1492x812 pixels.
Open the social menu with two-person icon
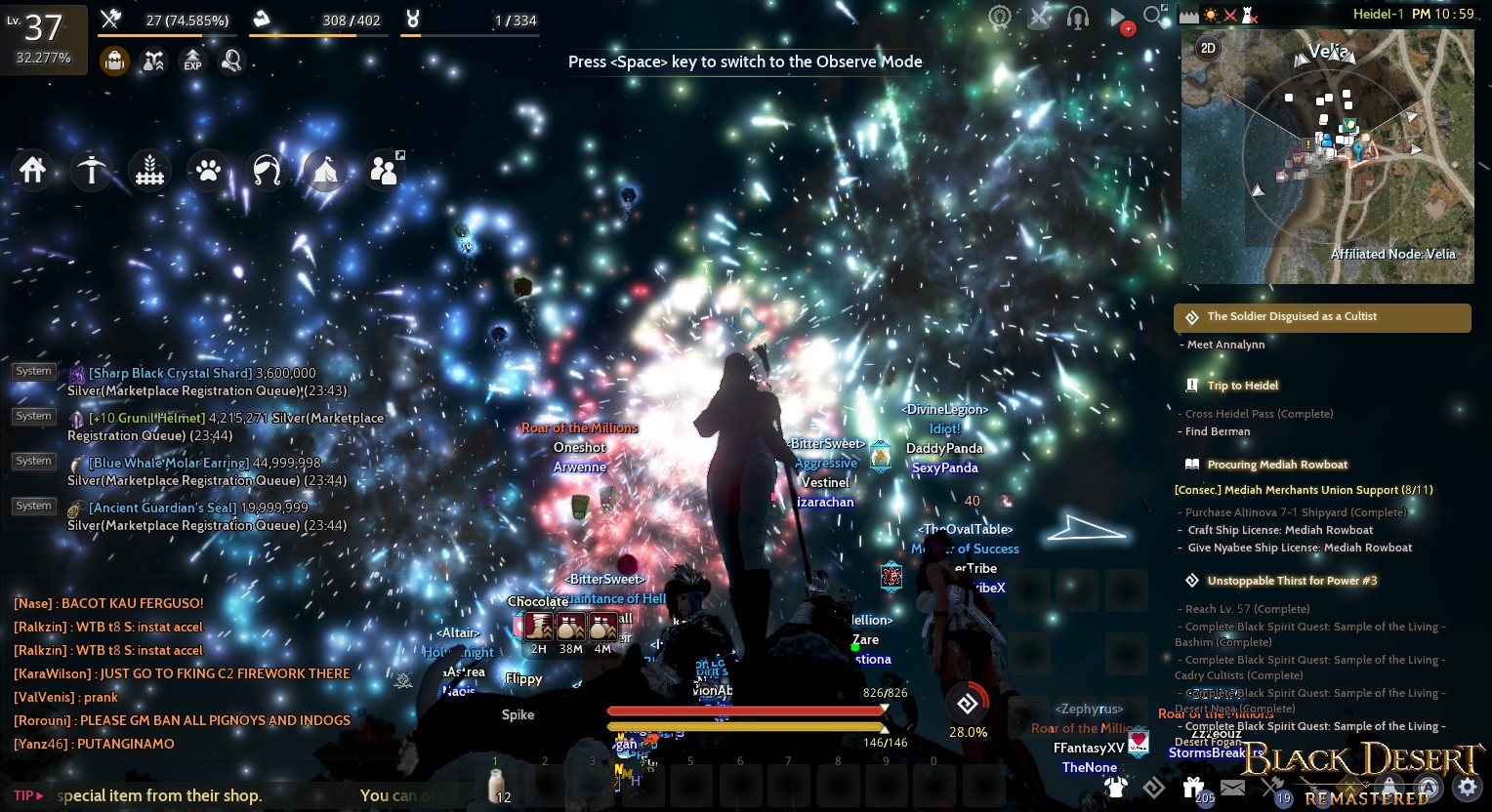click(x=384, y=168)
